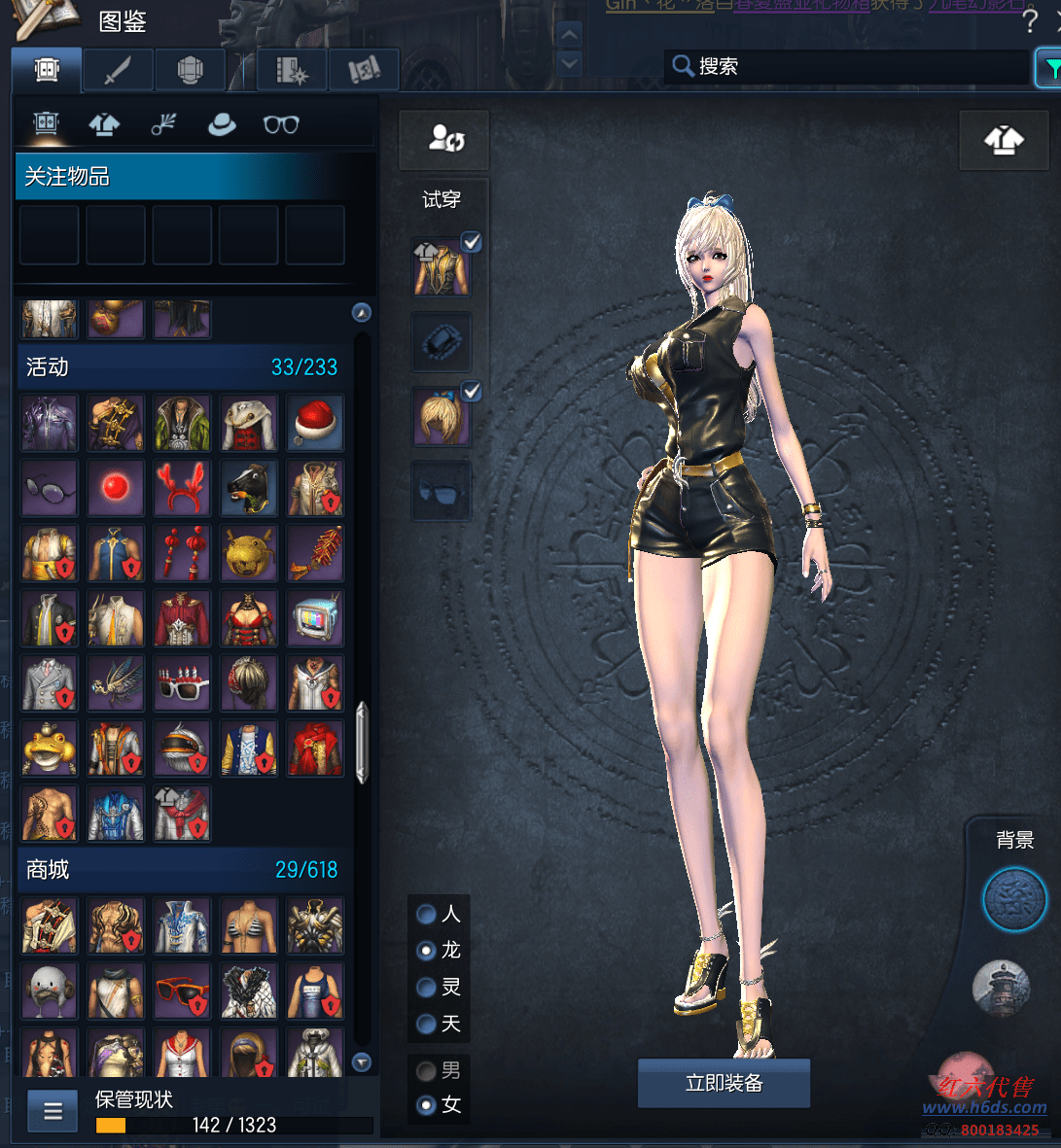Select the yellow frog item
The image size is (1061, 1148).
[50, 747]
